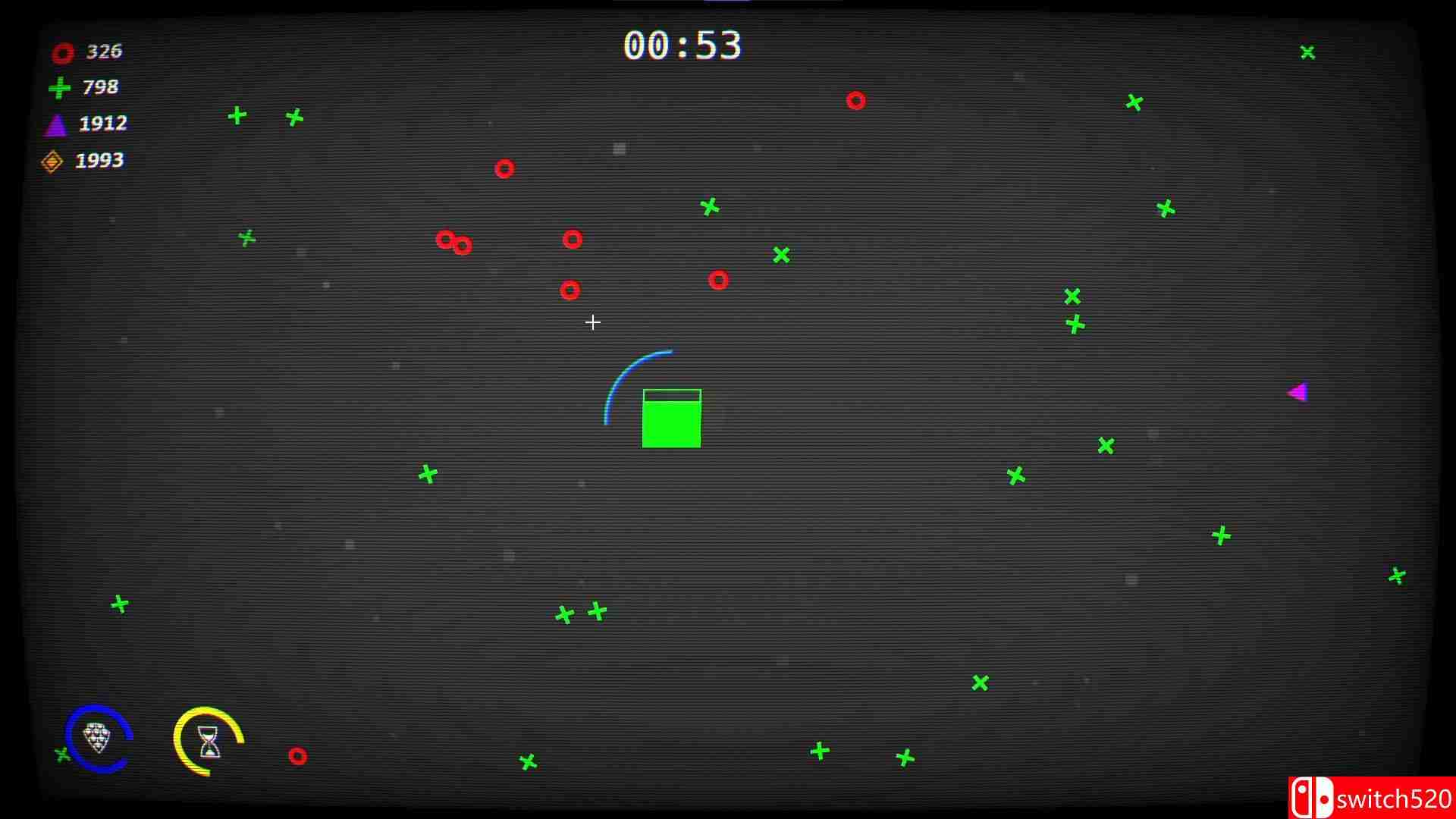
Task: Select the red circle counter icon
Action: point(61,52)
